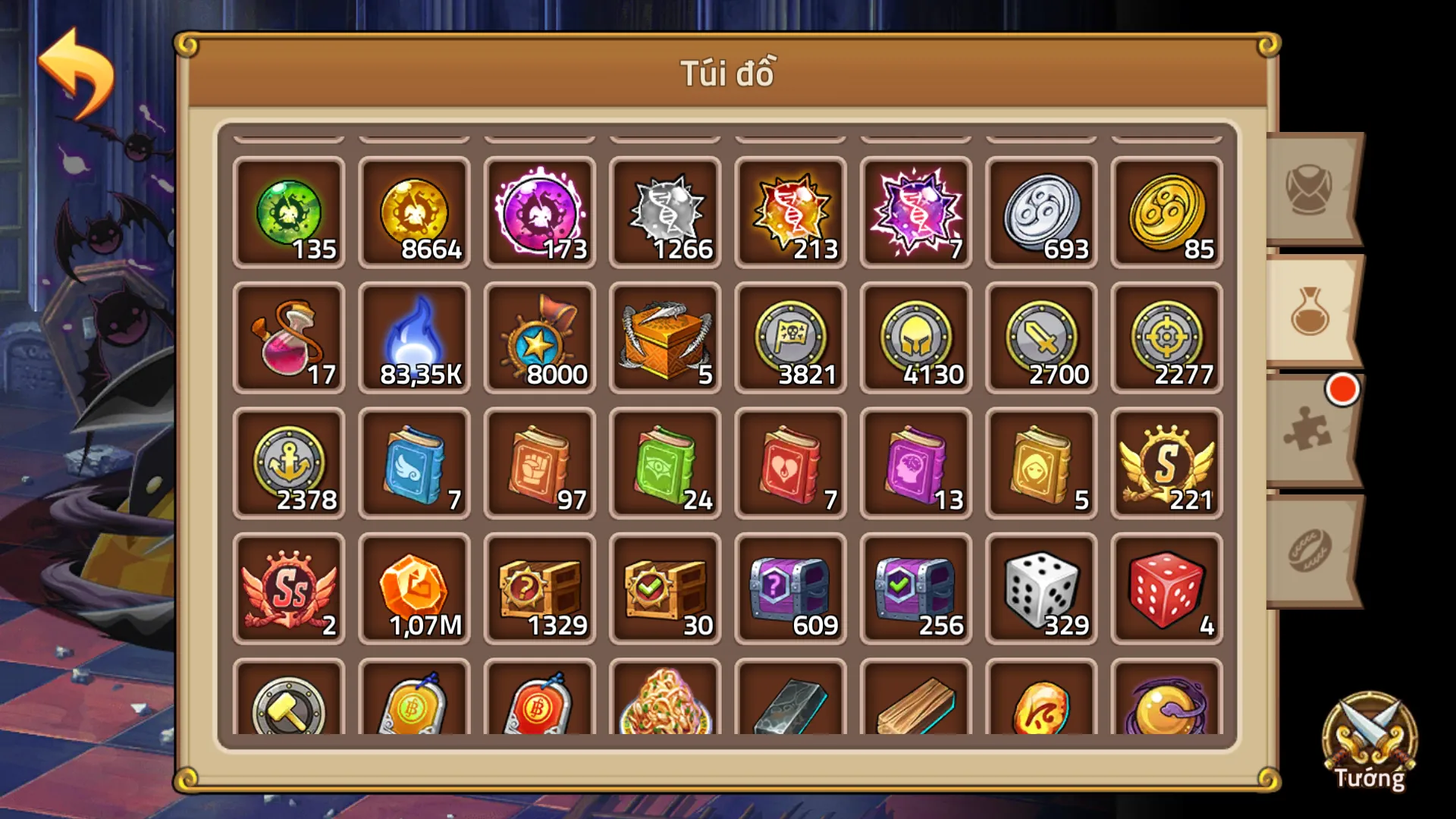The width and height of the screenshot is (1456, 819).
Task: Select the pink potion flask item
Action: [x=289, y=339]
